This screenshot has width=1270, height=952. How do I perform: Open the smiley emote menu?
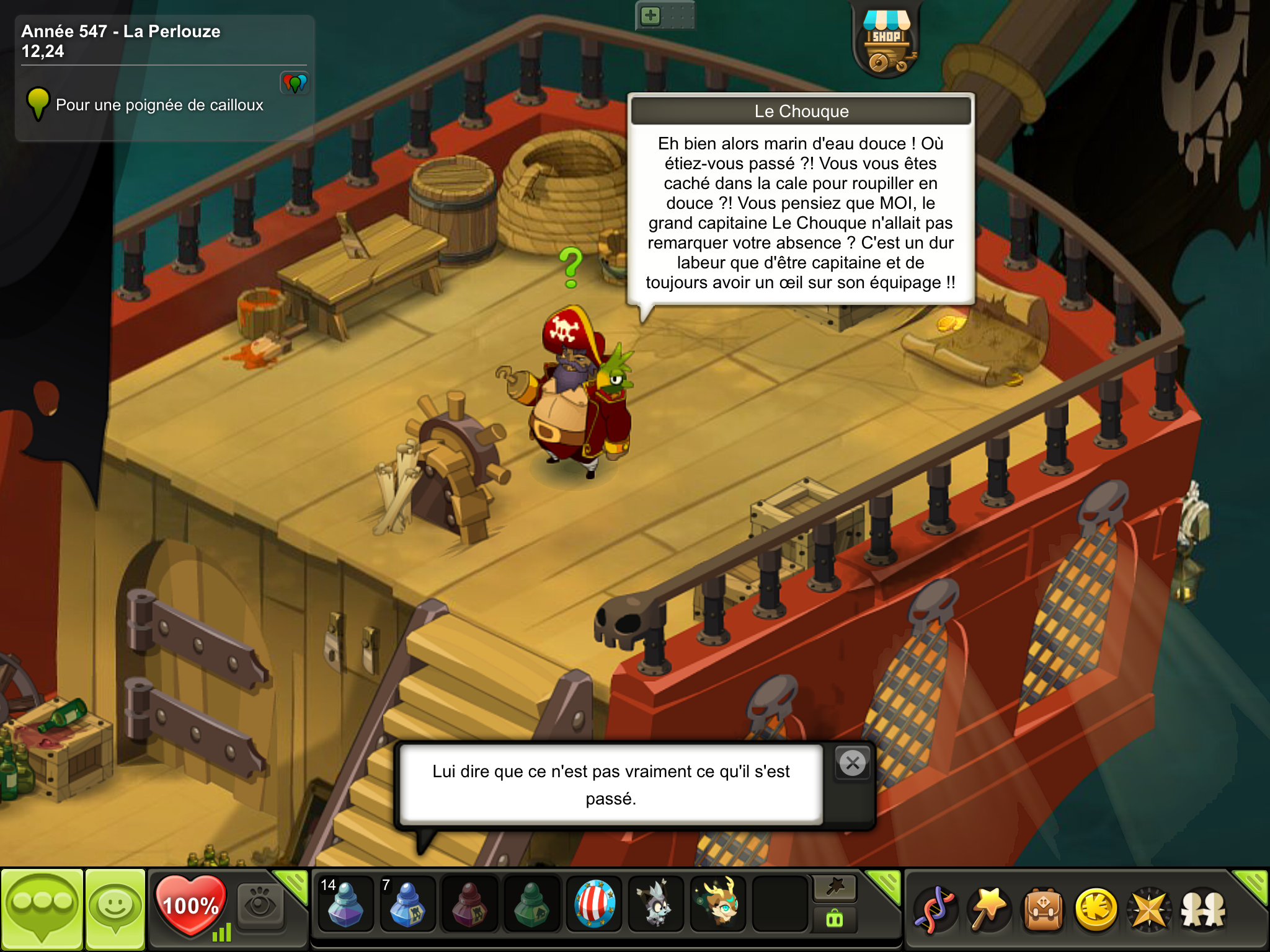[x=115, y=909]
